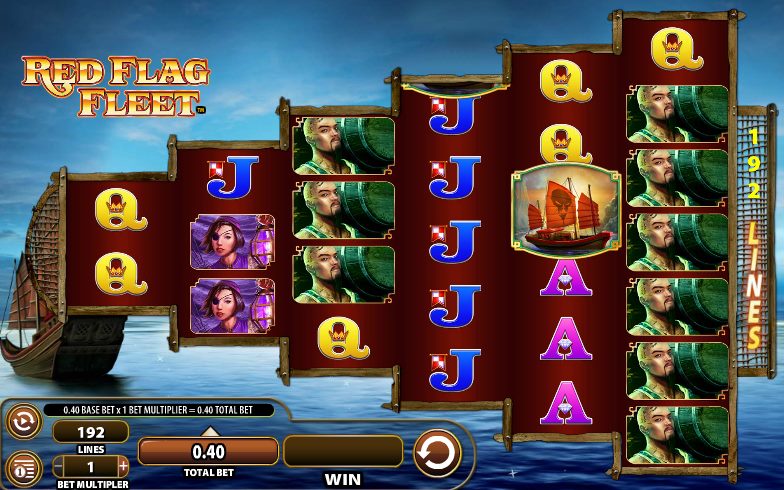Expand the arrow above total bet

pos(209,431)
